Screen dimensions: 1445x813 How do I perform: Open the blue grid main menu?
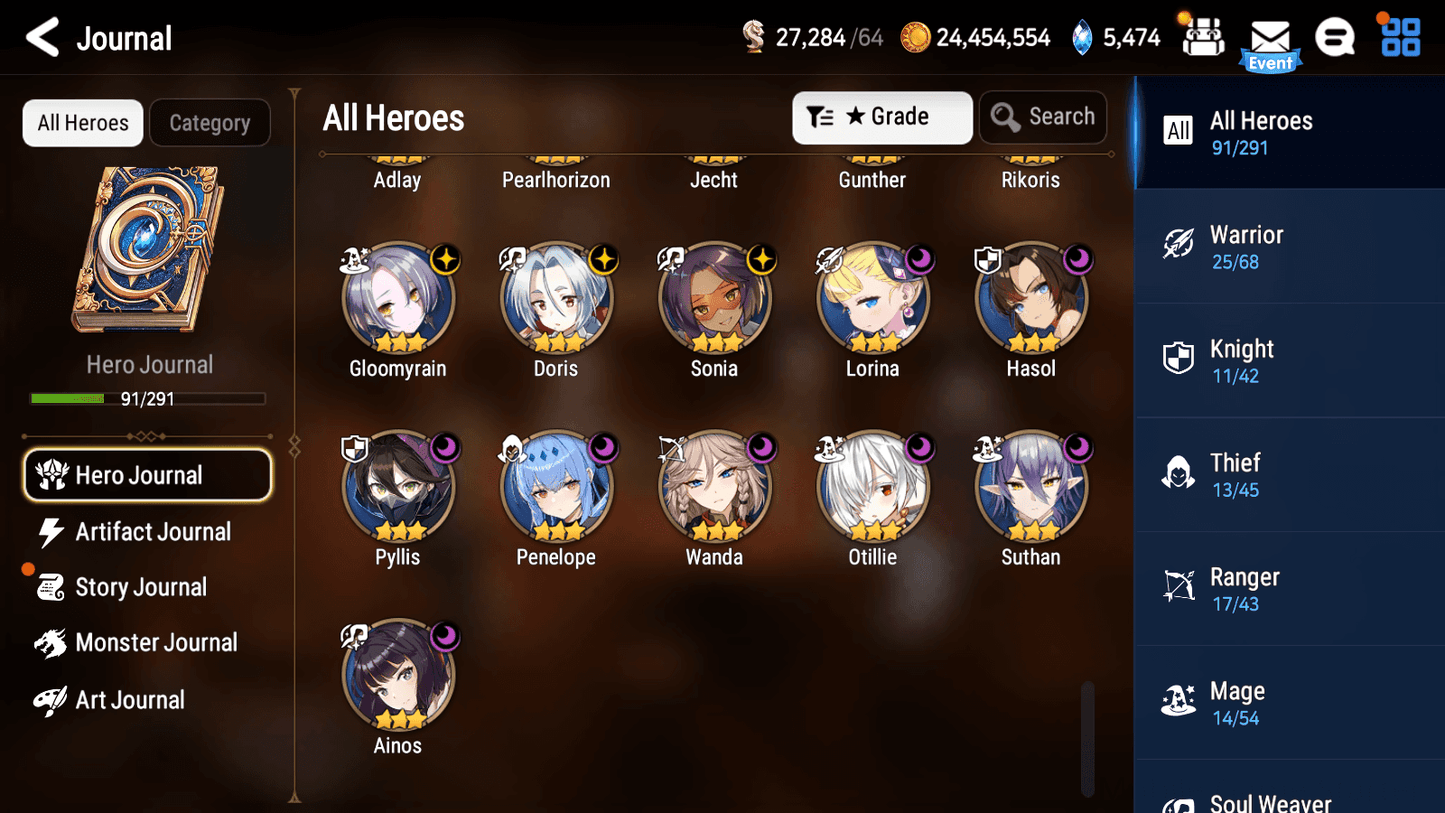click(1400, 38)
